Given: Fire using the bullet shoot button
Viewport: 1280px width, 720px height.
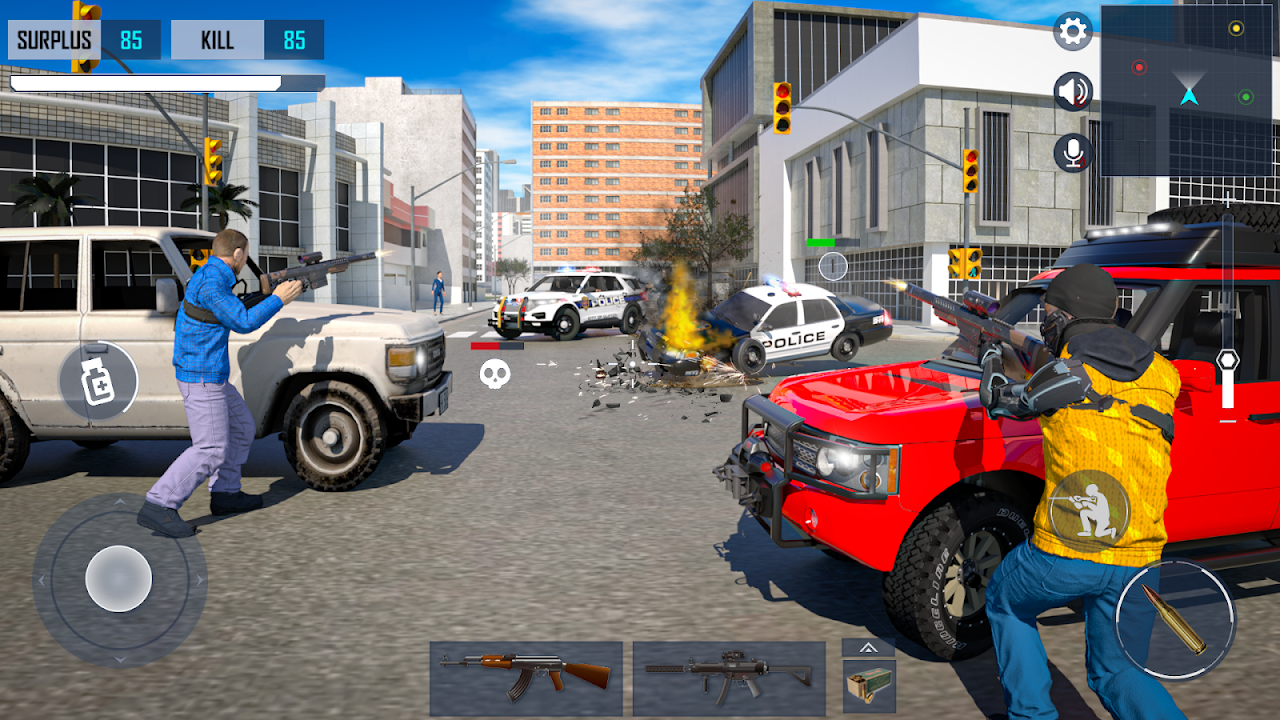Looking at the screenshot, I should [1175, 620].
